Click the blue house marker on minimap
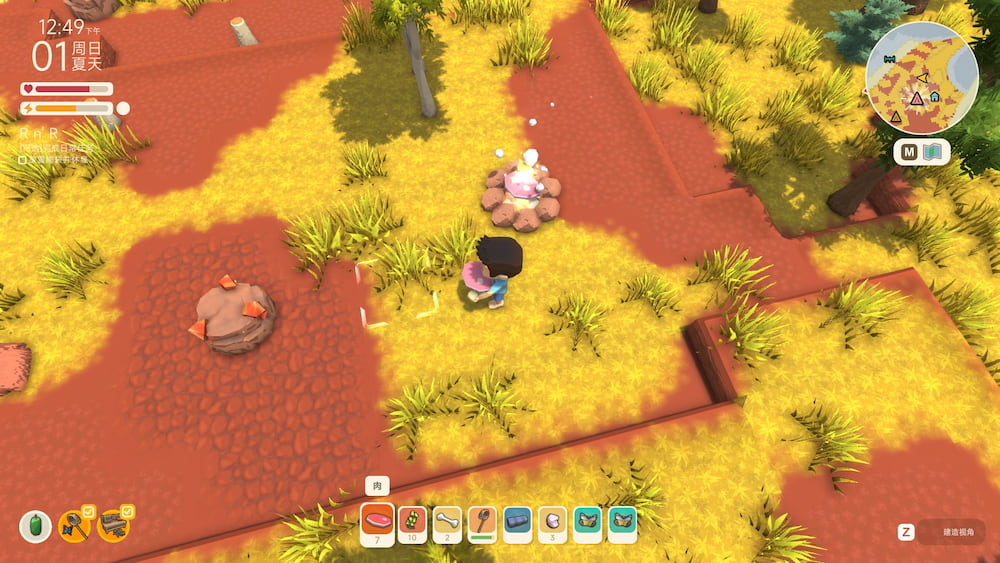1000x563 pixels. [934, 97]
